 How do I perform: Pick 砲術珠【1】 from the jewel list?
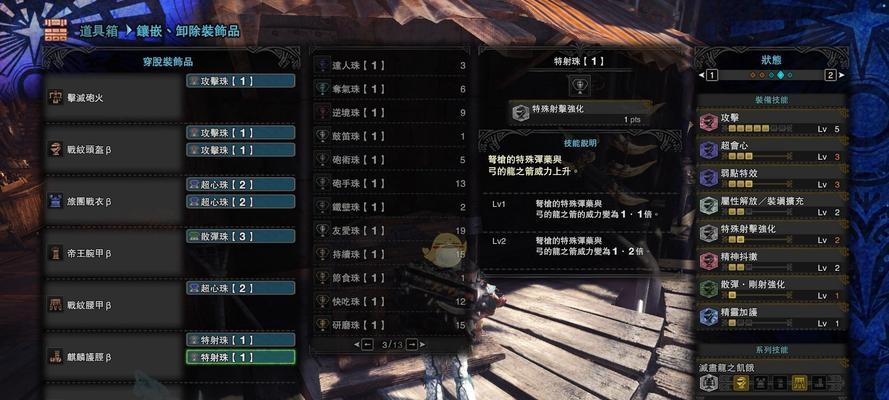click(x=392, y=159)
